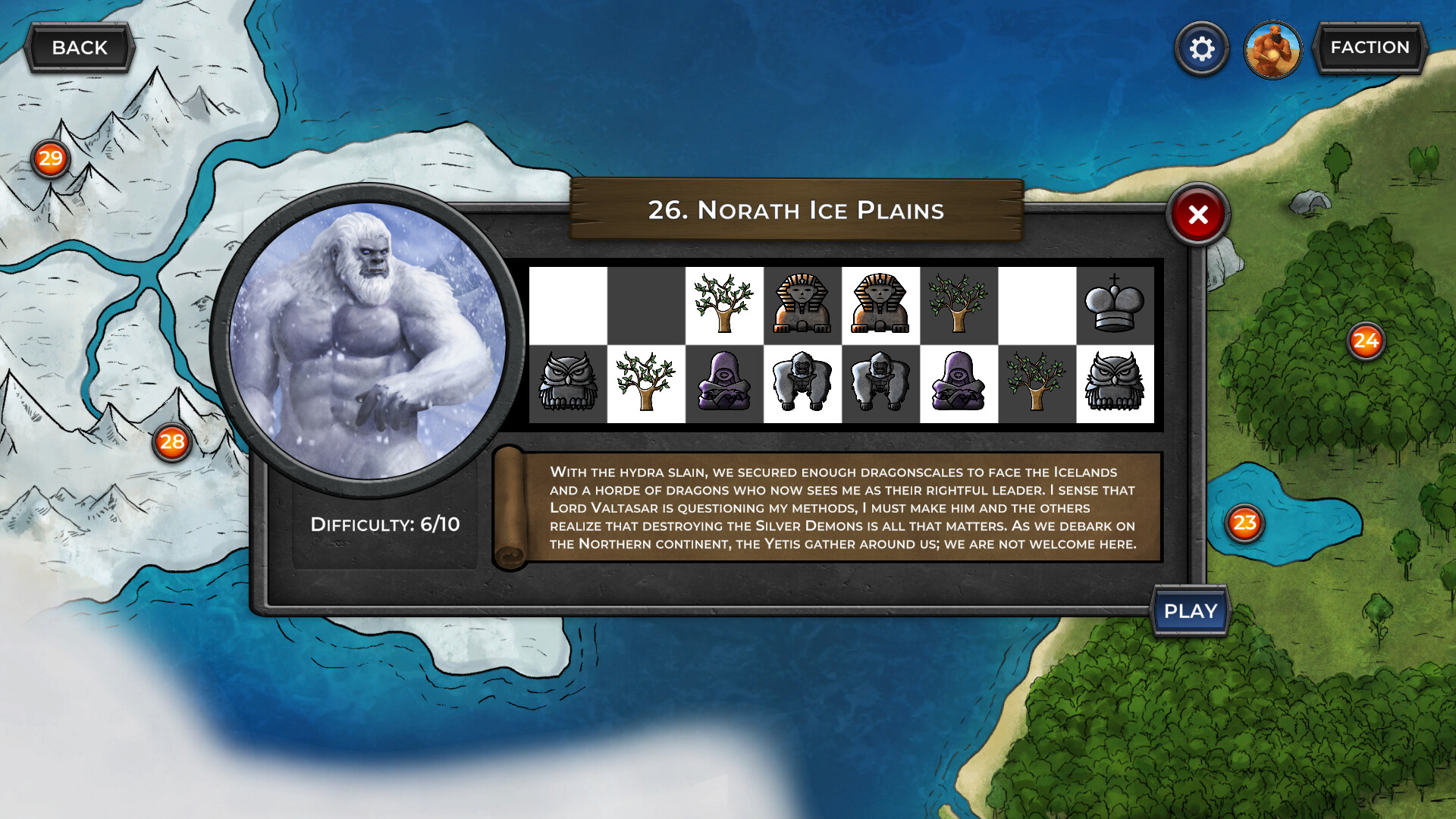This screenshot has height=819, width=1456.
Task: Go back using the Back button
Action: [79, 47]
